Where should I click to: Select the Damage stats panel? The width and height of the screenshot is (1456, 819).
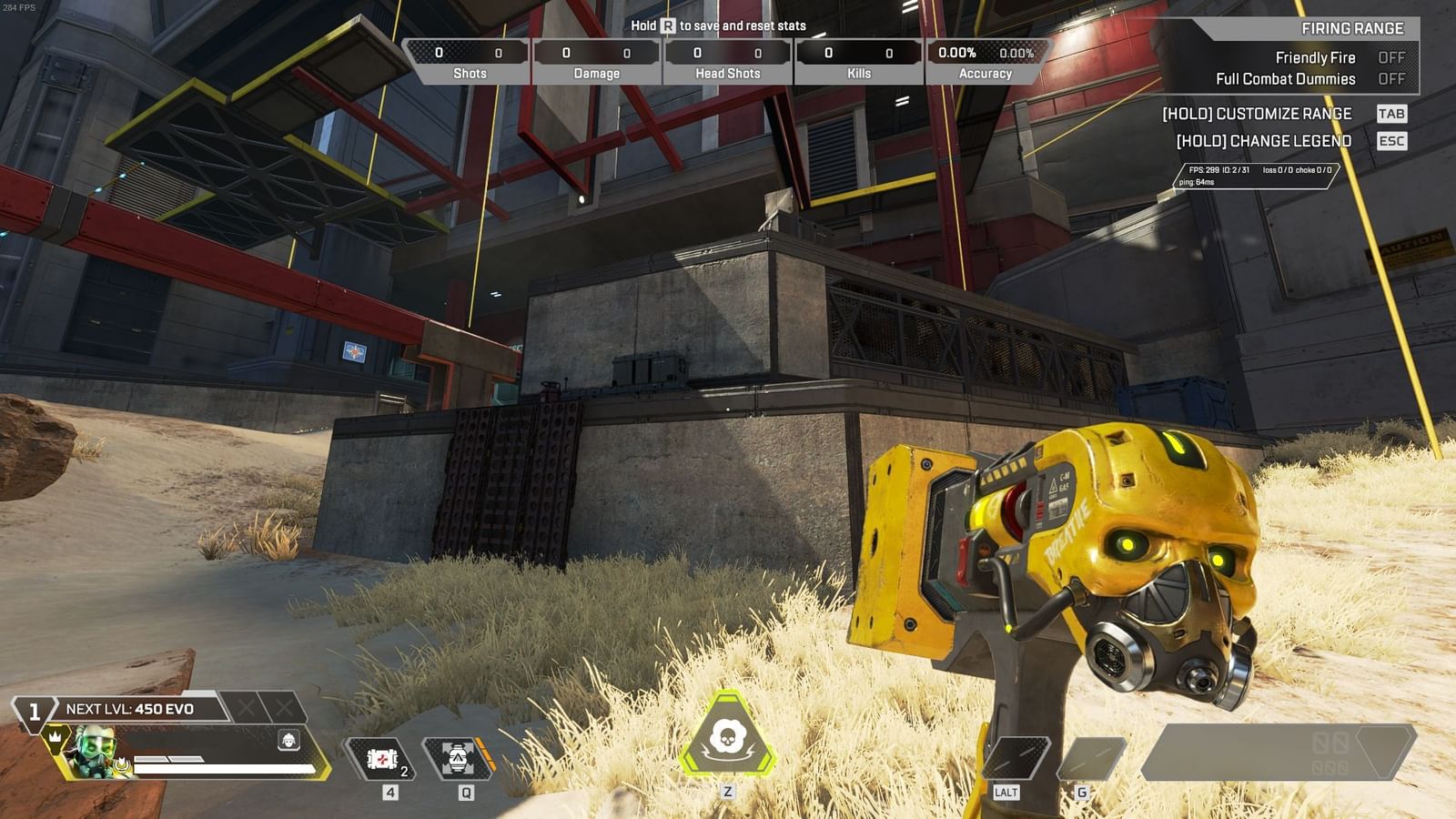tap(596, 59)
